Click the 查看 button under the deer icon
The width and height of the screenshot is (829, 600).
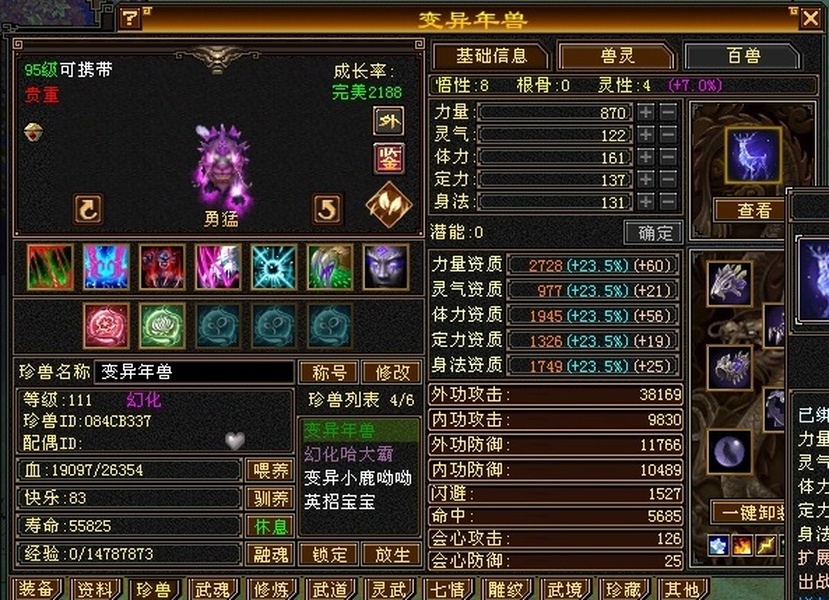(x=754, y=211)
